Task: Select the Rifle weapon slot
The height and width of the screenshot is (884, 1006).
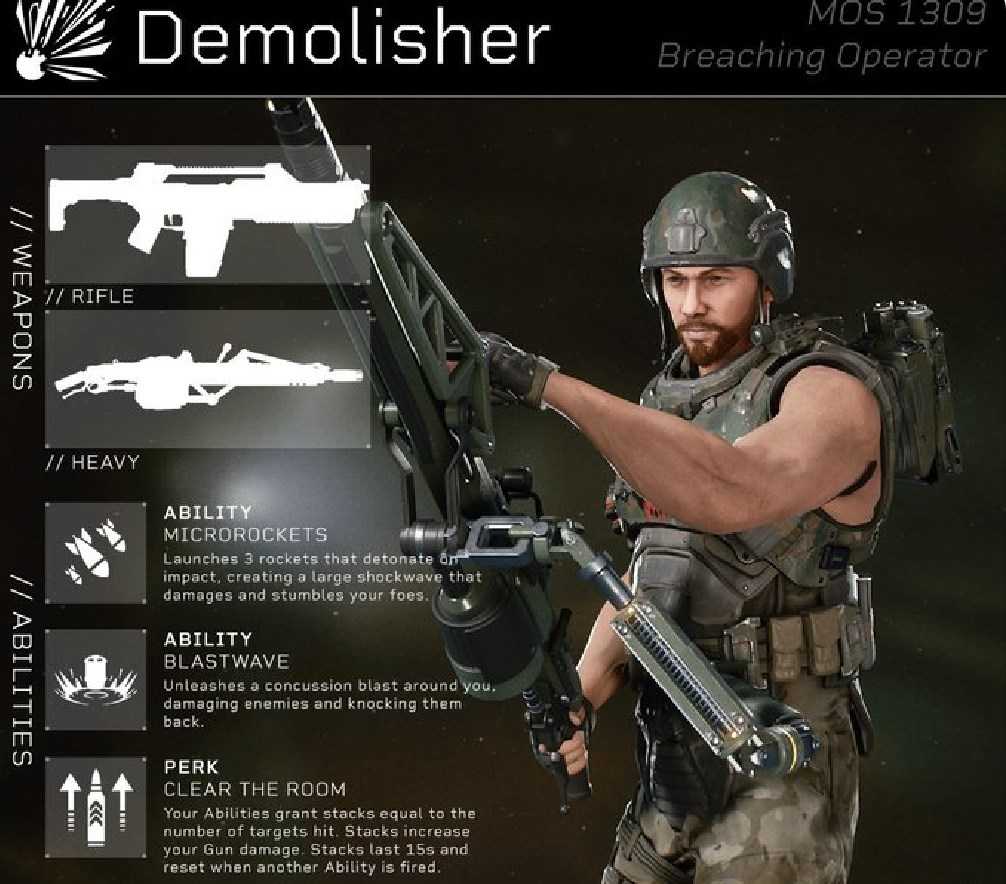Action: pyautogui.click(x=207, y=214)
